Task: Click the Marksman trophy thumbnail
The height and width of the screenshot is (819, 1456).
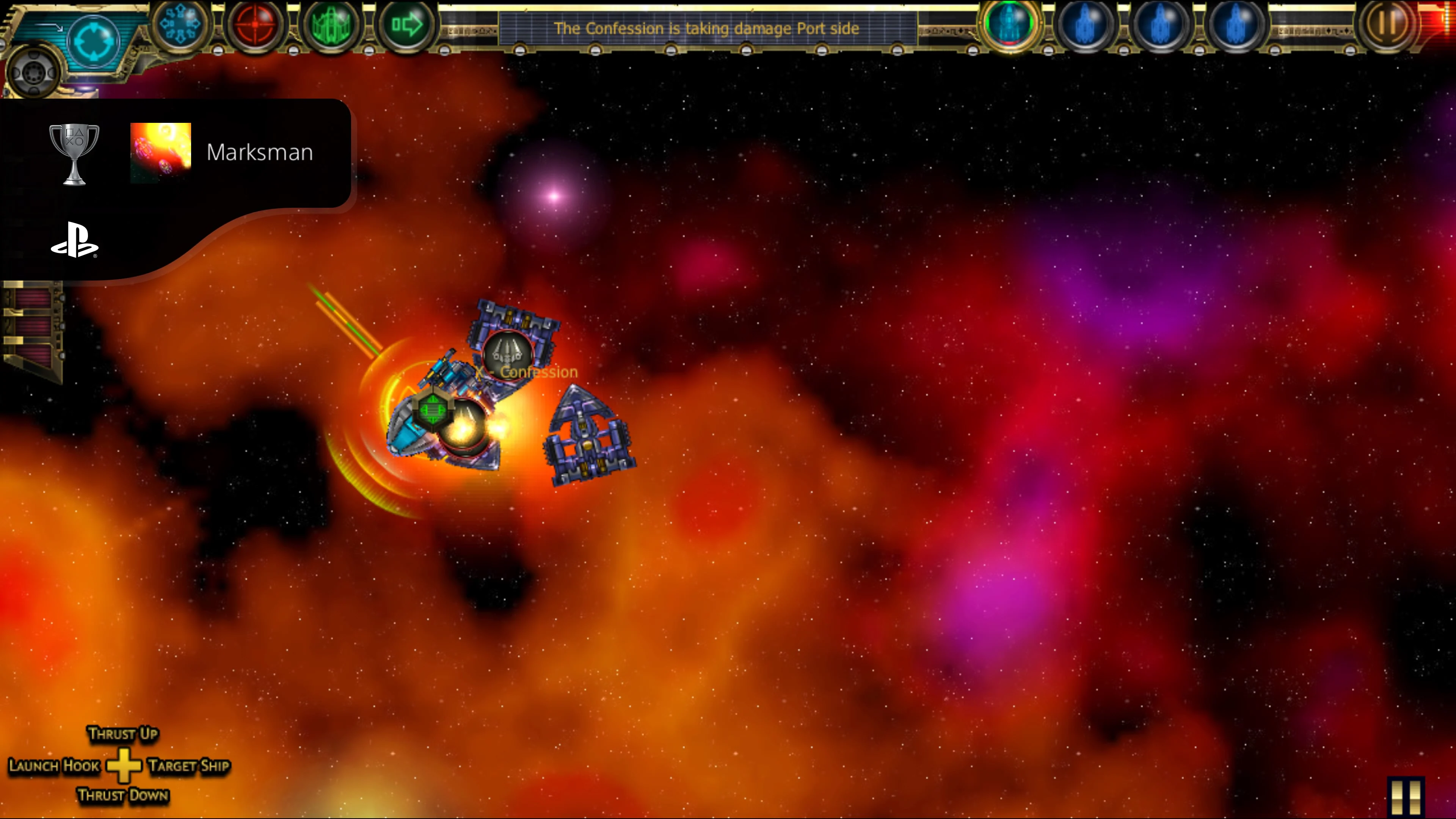Action: pos(161,152)
